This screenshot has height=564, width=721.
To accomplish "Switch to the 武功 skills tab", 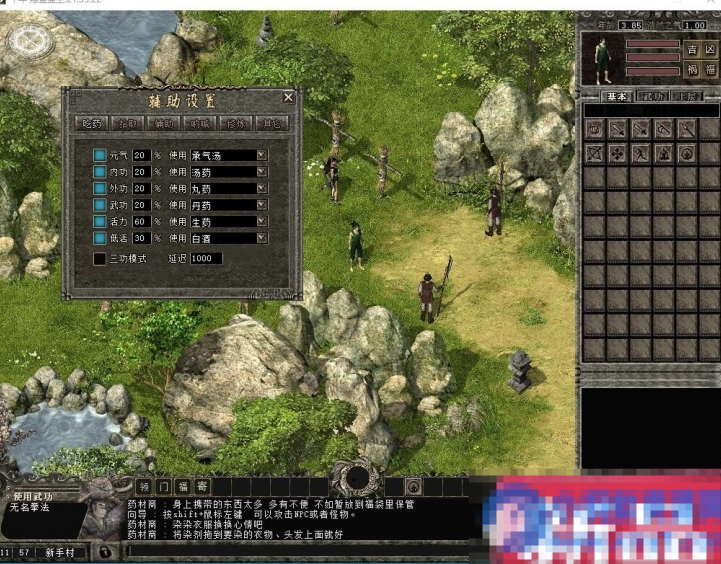I will click(652, 96).
